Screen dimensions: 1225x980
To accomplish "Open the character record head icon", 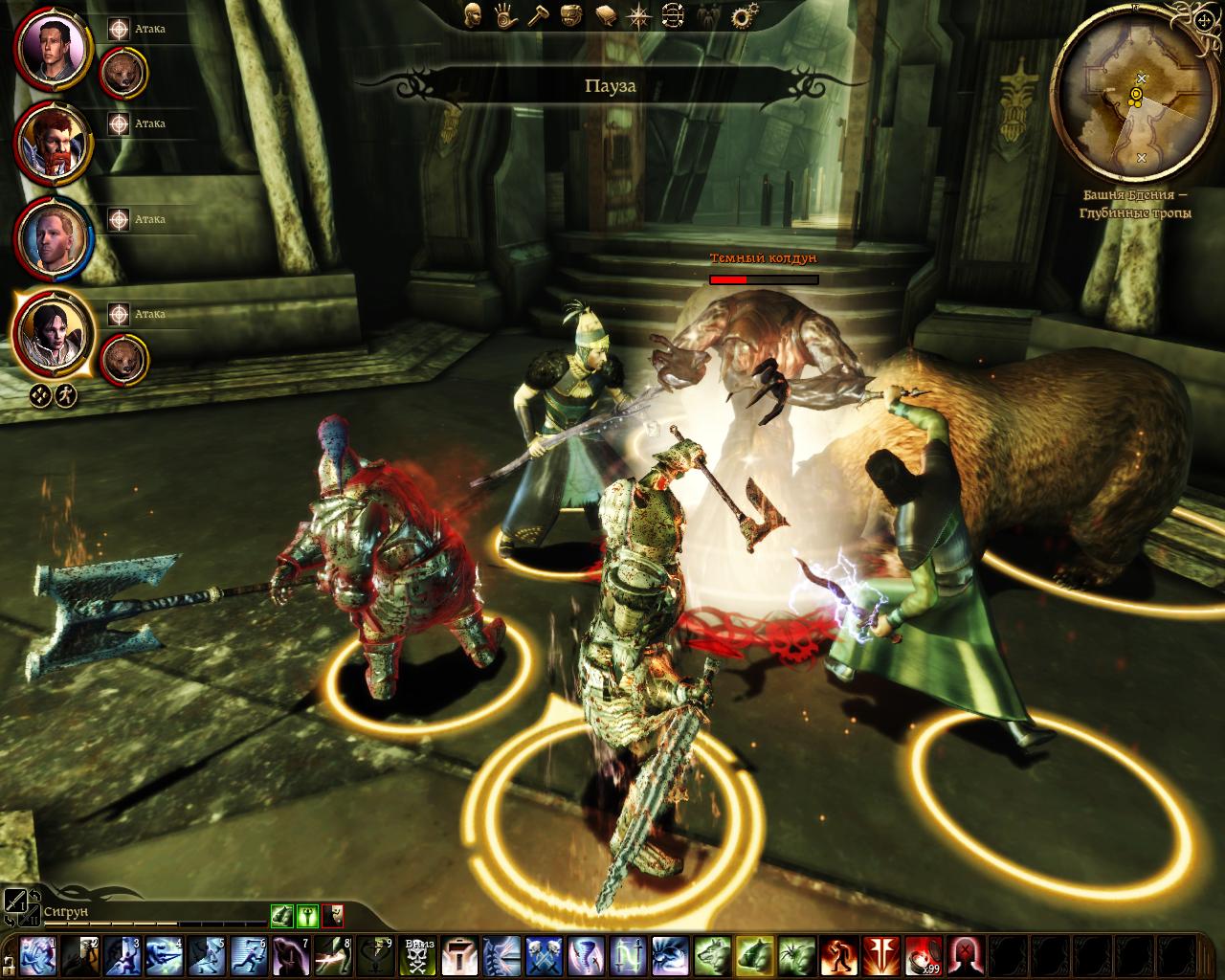I will (x=474, y=16).
